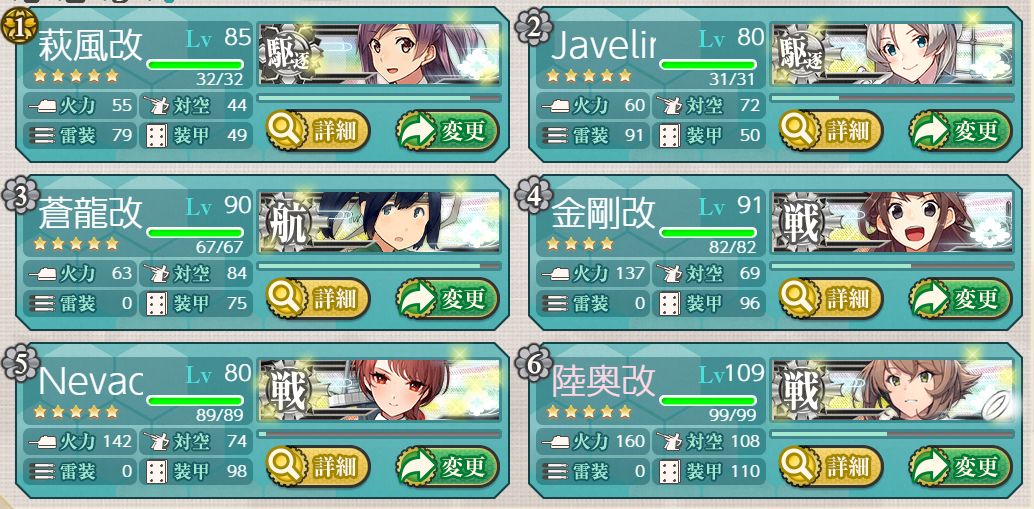Viewport: 1034px width, 509px height.
Task: Click 変更 to swap out 萩風改
Action: coord(446,130)
